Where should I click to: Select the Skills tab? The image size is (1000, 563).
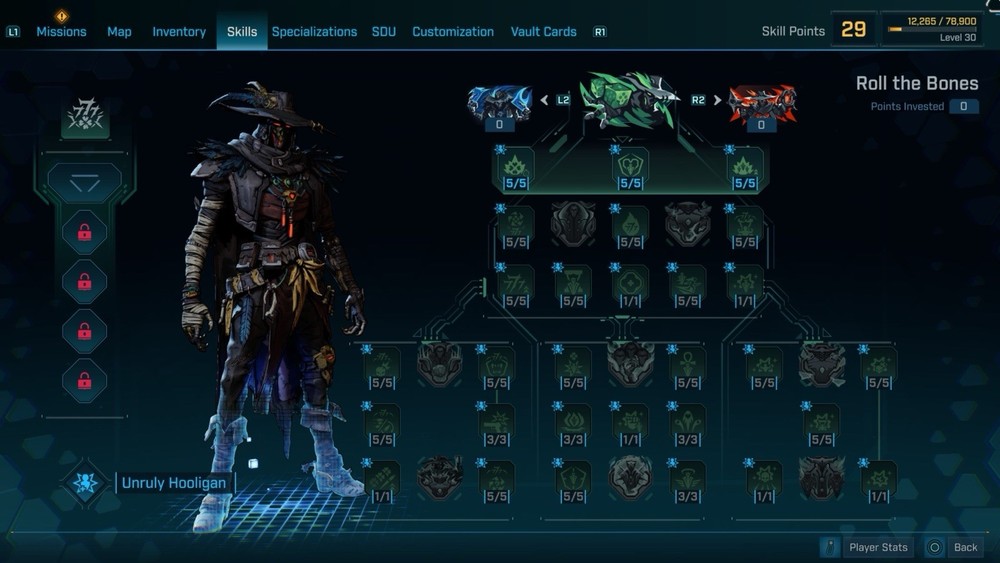coord(242,31)
